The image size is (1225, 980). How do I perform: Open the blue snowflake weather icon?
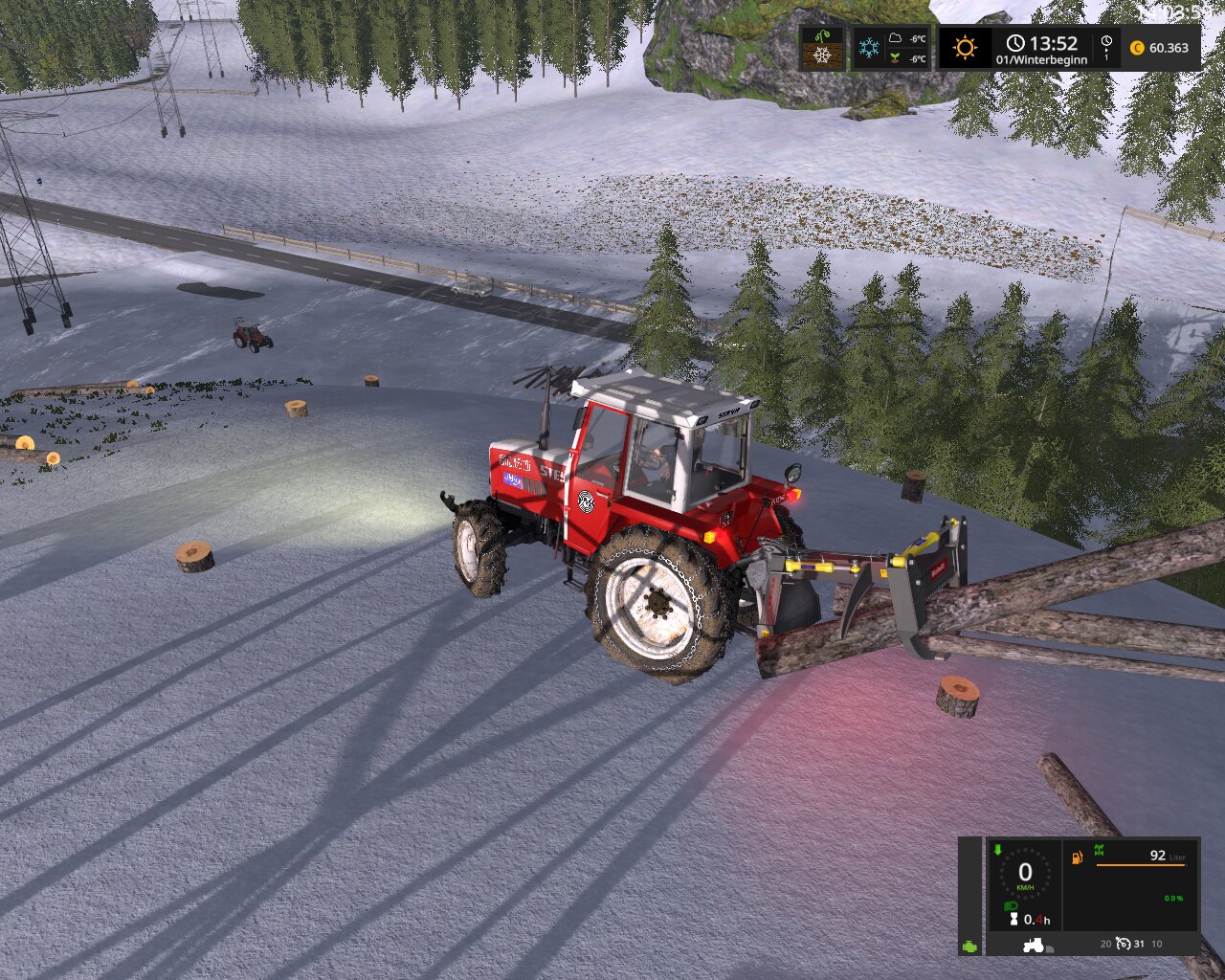869,48
